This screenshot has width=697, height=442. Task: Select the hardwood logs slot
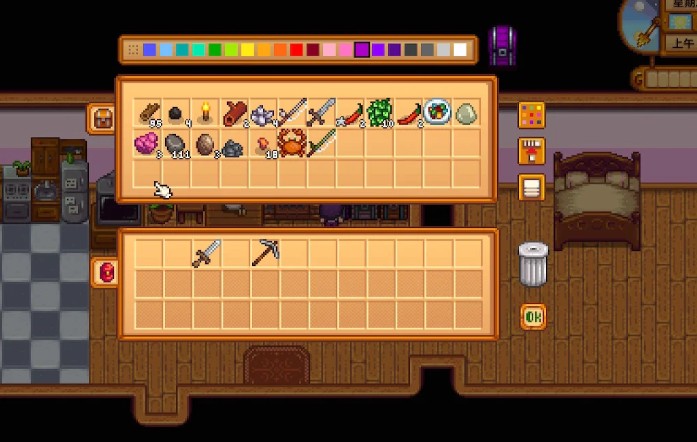click(234, 113)
